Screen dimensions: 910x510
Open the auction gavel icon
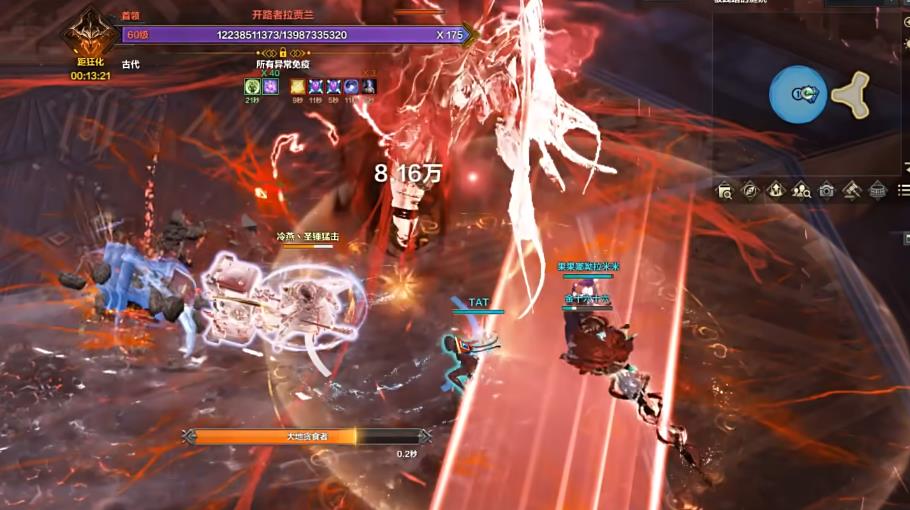(x=852, y=190)
